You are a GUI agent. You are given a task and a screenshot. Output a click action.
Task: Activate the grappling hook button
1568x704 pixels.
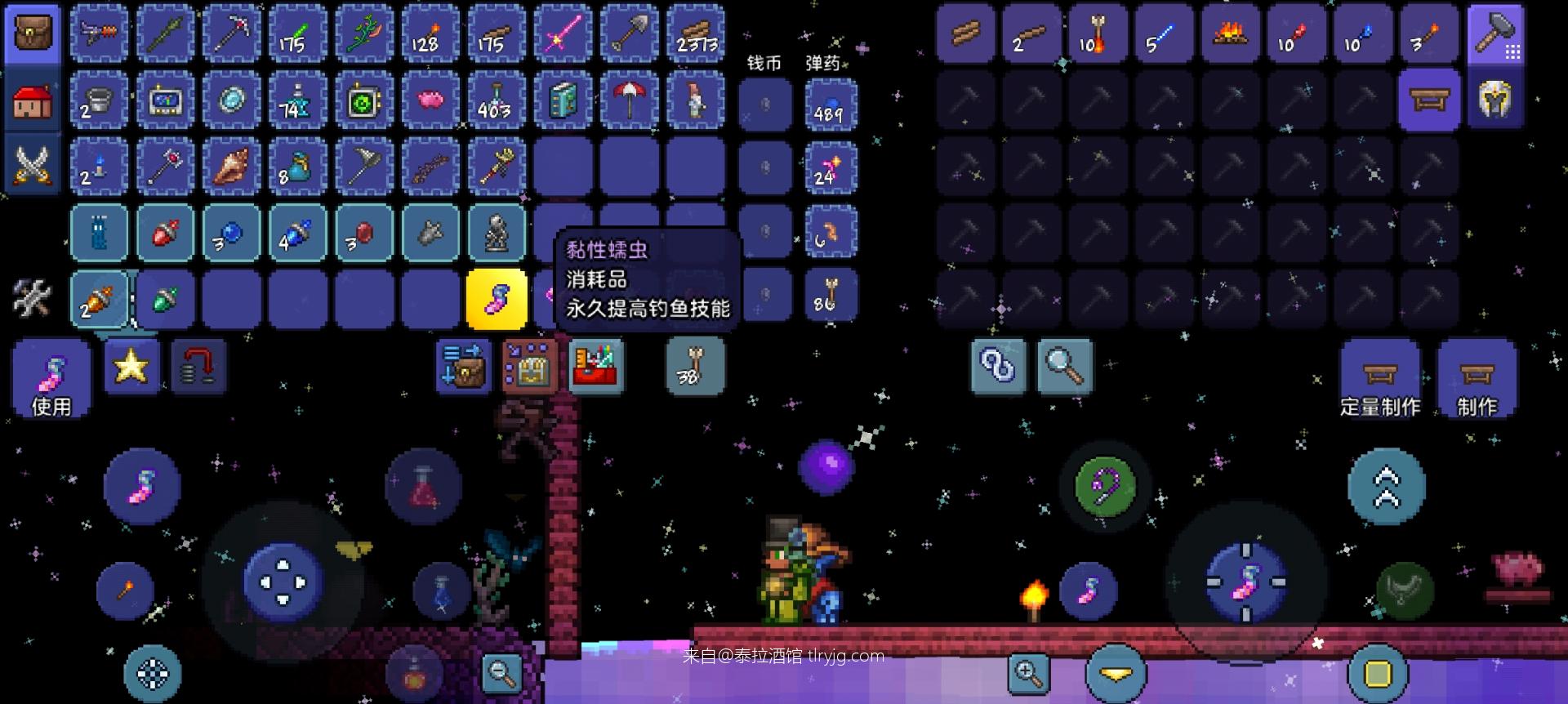coord(1106,488)
